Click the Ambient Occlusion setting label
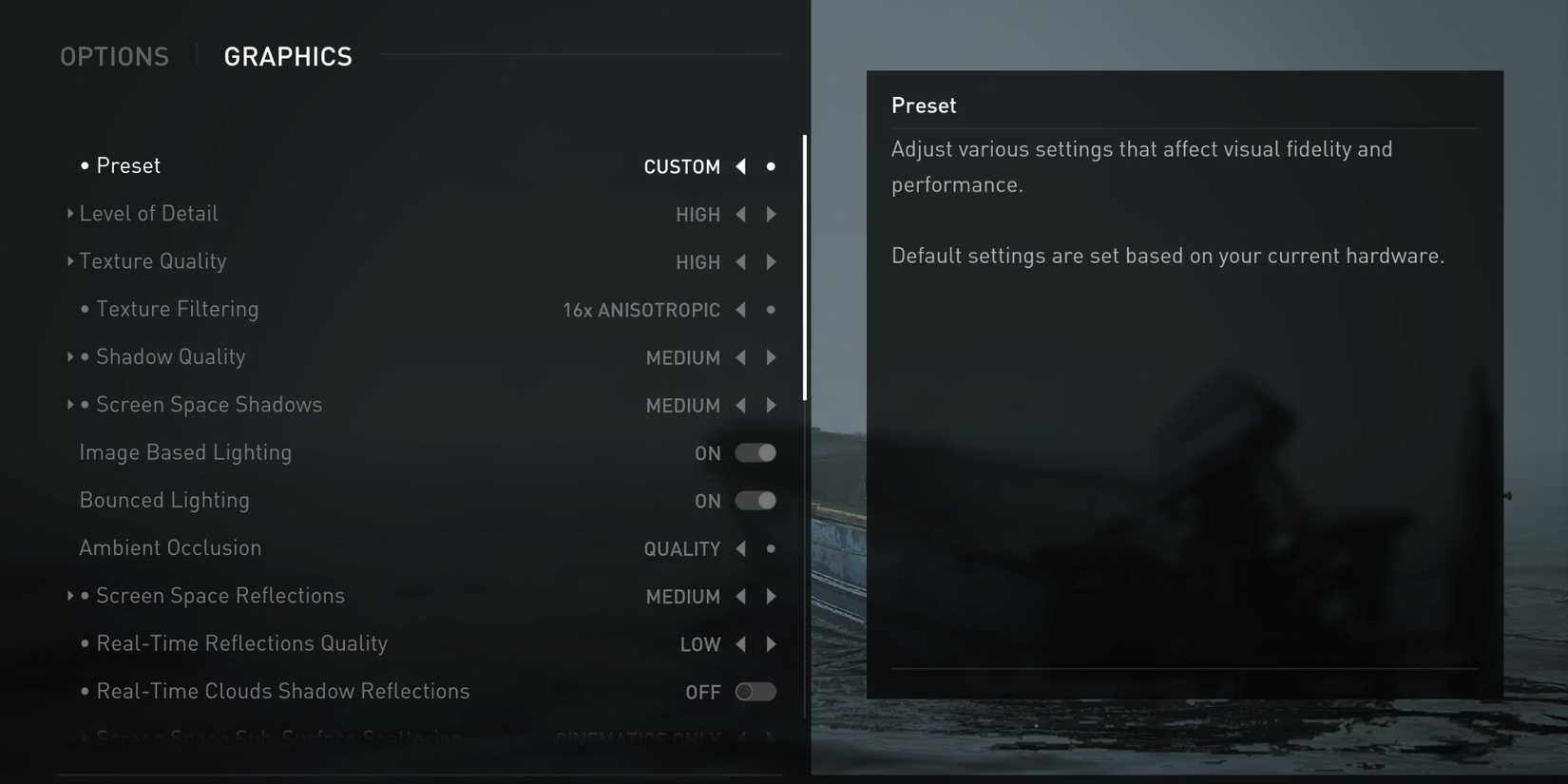This screenshot has height=784, width=1568. 170,548
